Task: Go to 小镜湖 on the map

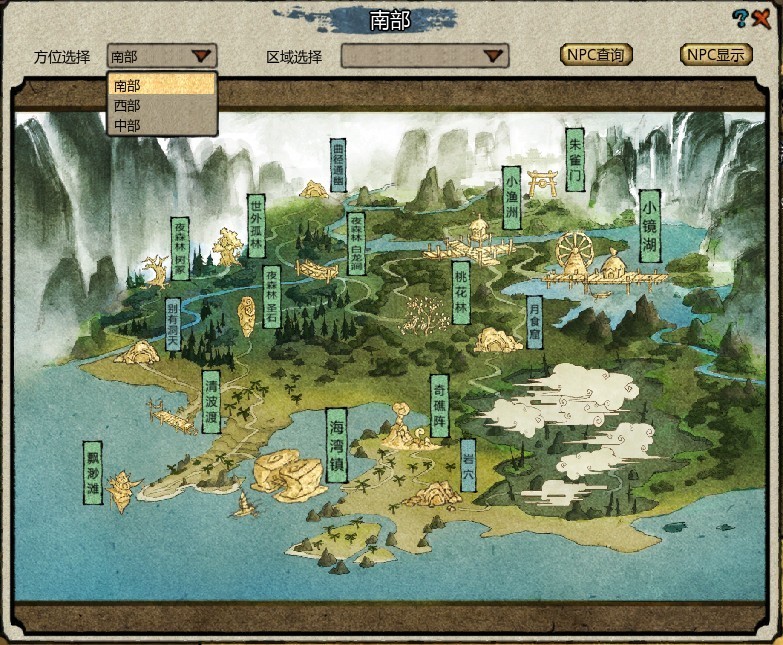Action: 651,227
